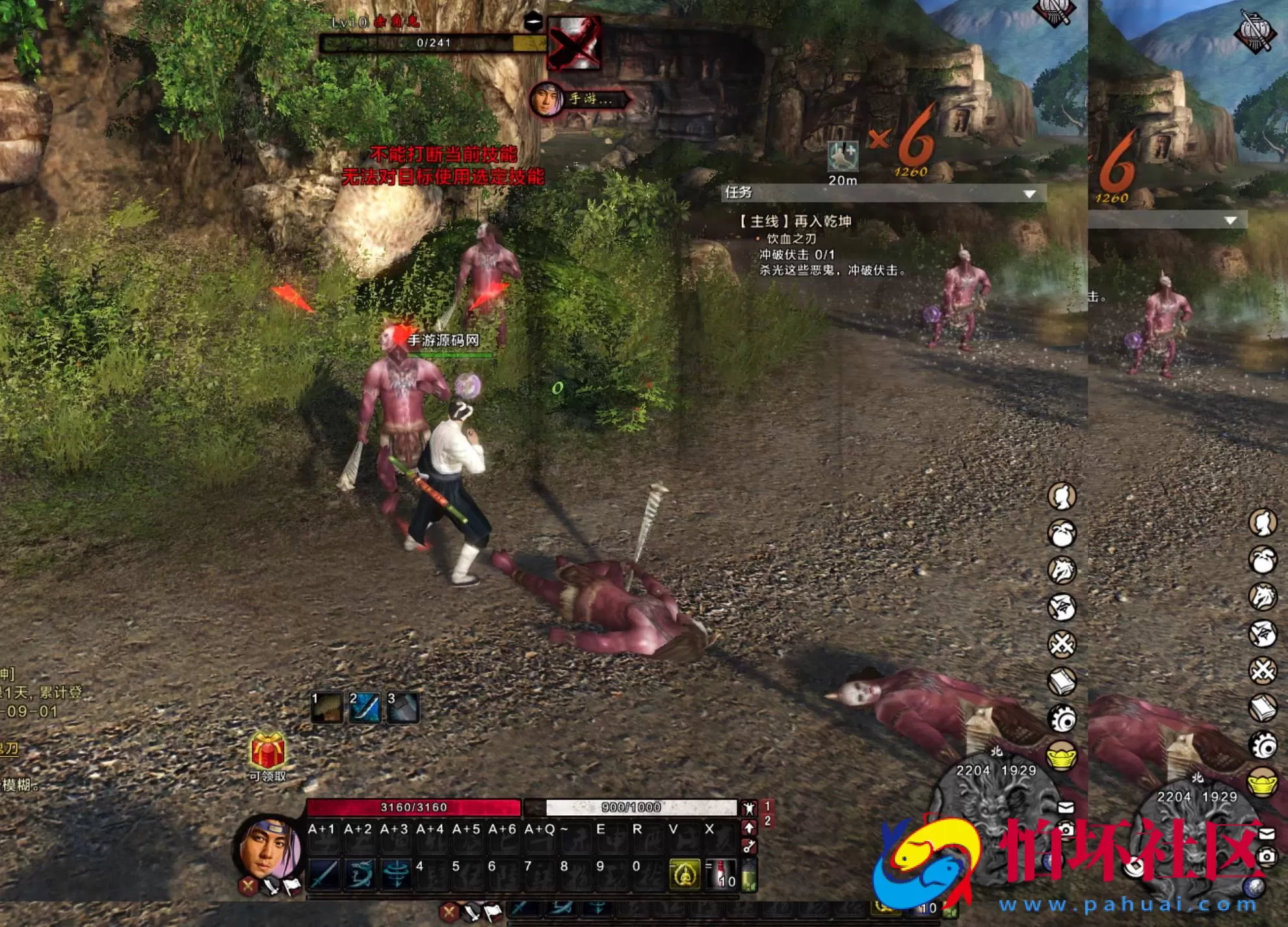Toggle the key lock button beside the hotbar

pos(749,846)
